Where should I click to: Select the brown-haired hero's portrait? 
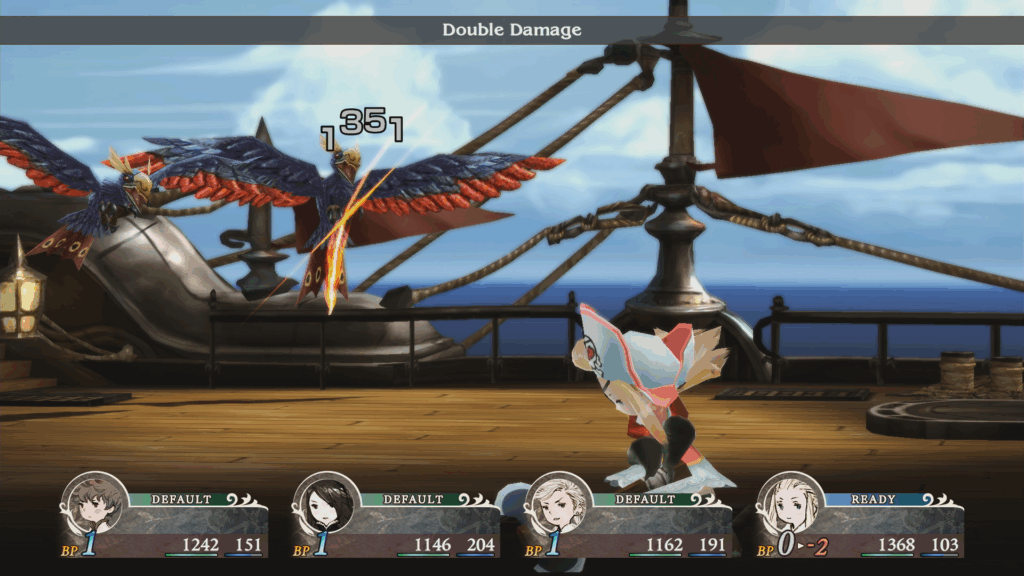click(x=95, y=505)
